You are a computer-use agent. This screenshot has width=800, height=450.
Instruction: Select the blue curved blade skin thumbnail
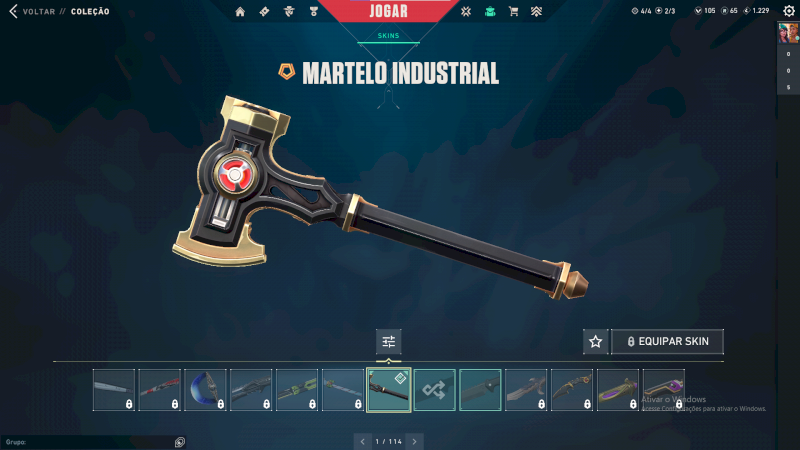click(x=205, y=390)
